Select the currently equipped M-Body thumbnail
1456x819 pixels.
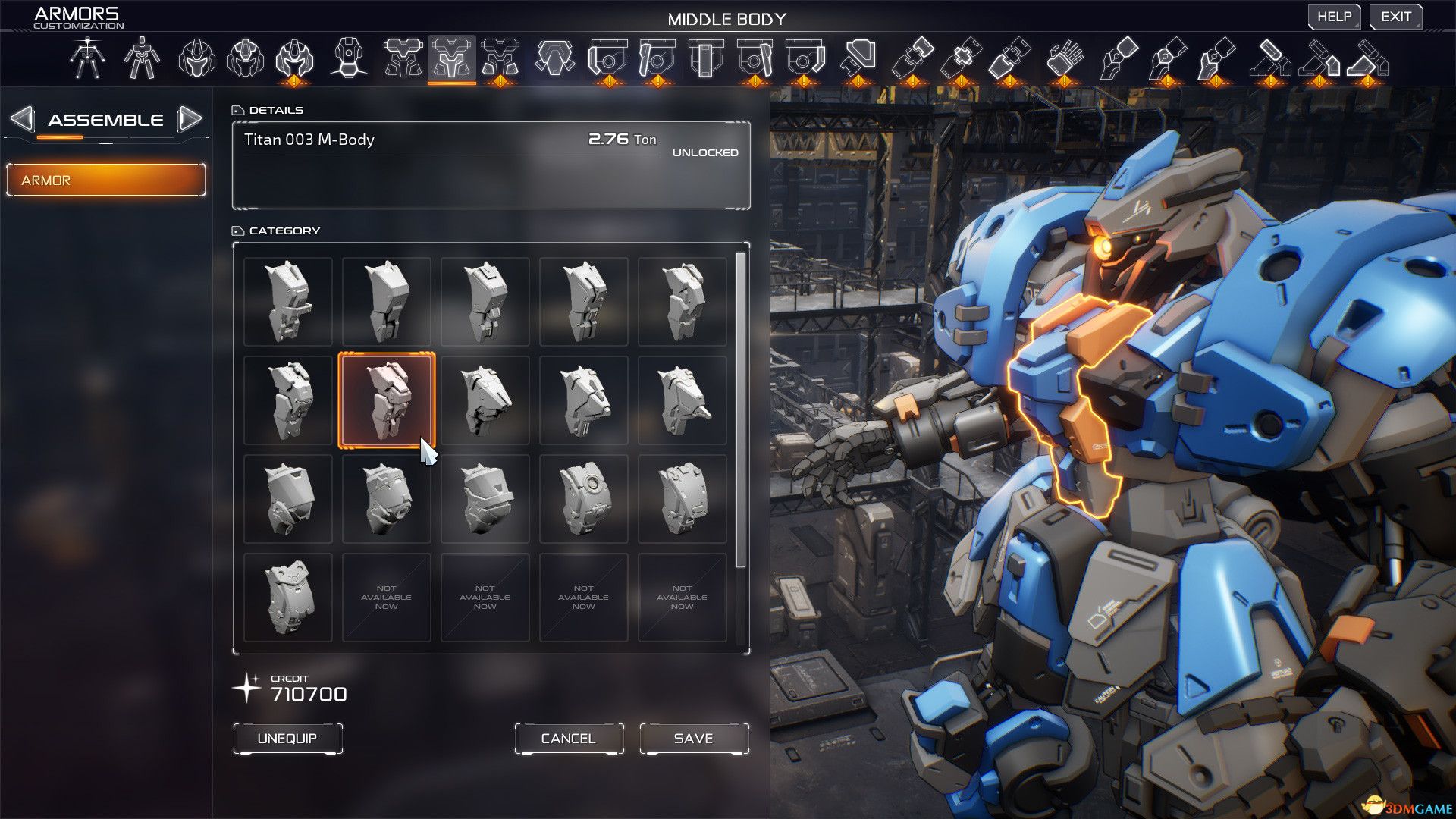pyautogui.click(x=387, y=400)
